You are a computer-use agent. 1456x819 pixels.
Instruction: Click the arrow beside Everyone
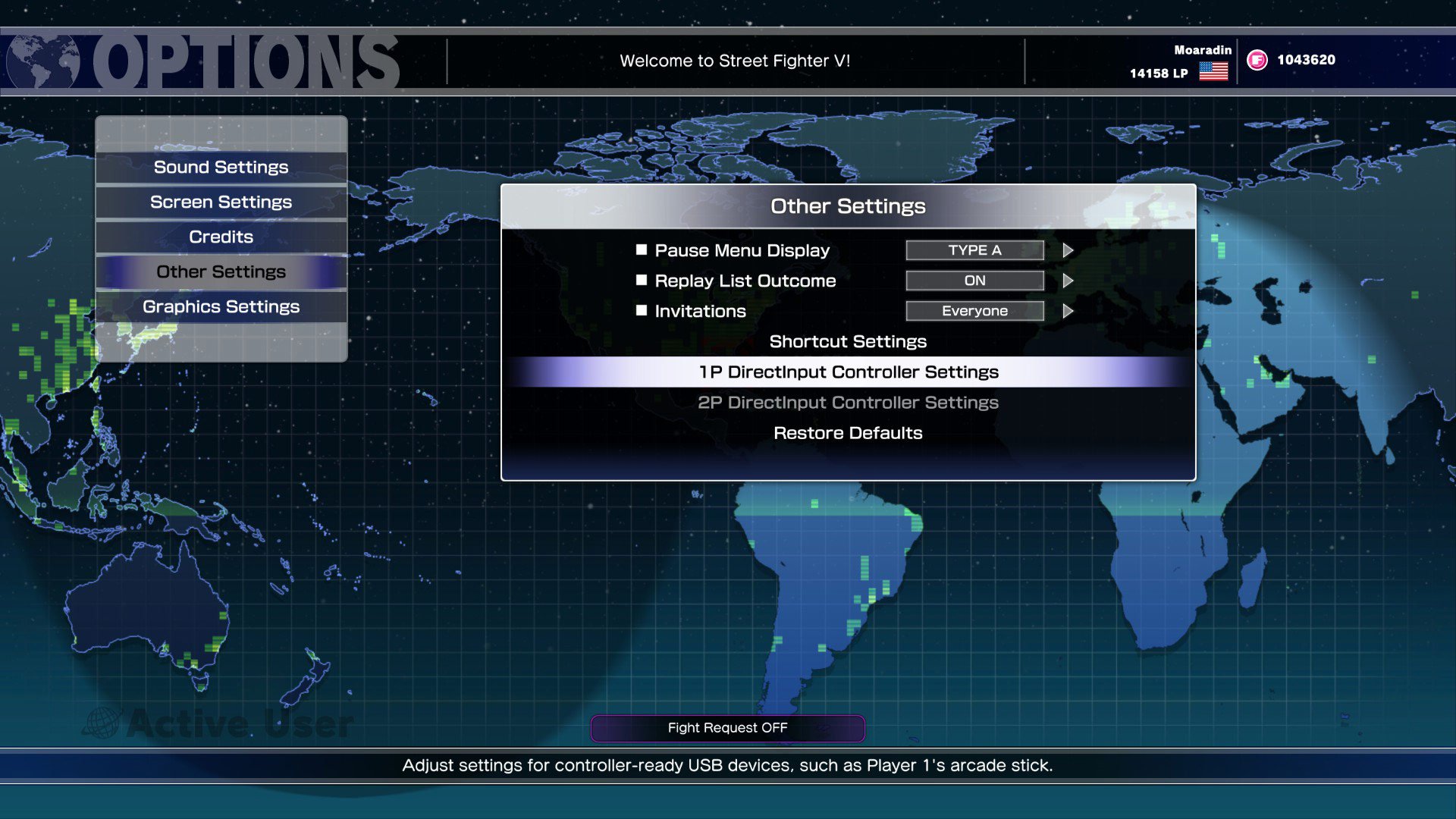click(x=1068, y=311)
